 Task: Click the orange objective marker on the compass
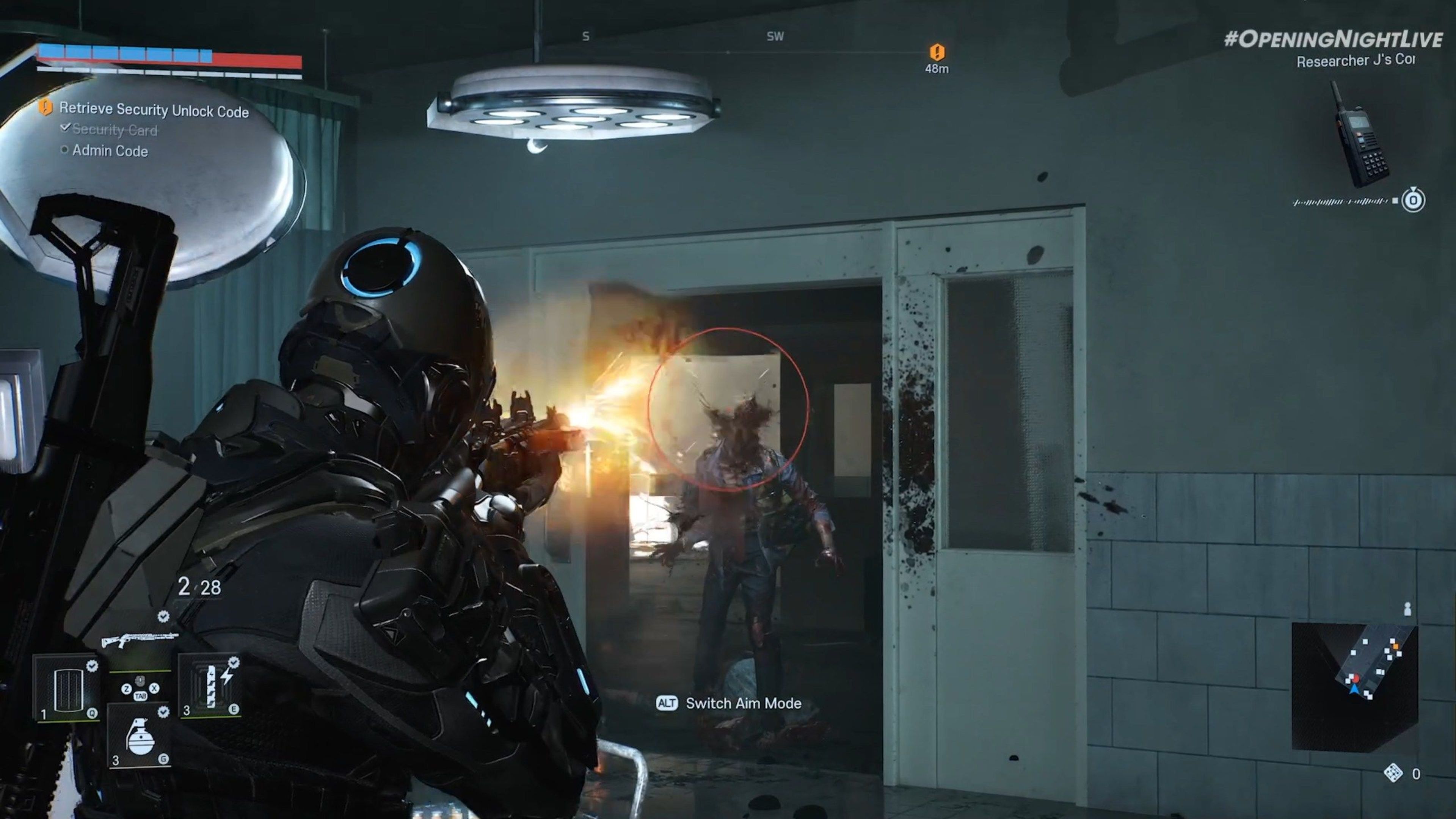937,53
